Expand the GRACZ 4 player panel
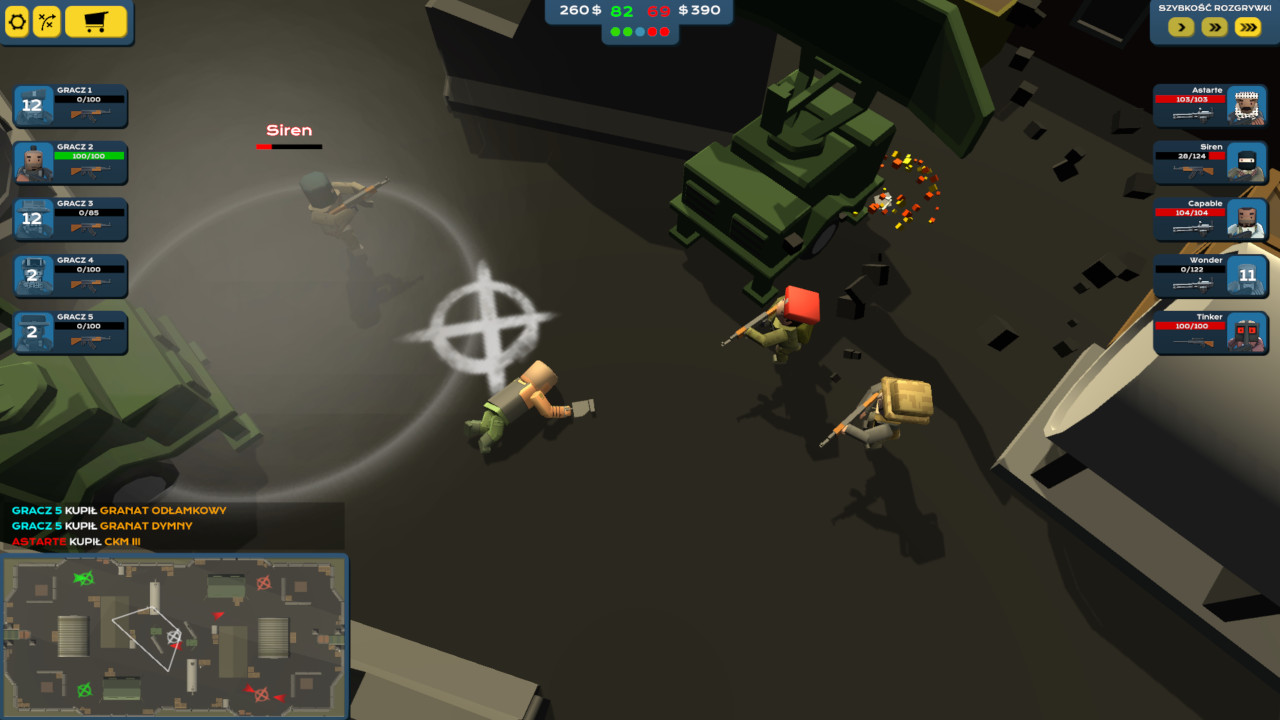 [71, 276]
